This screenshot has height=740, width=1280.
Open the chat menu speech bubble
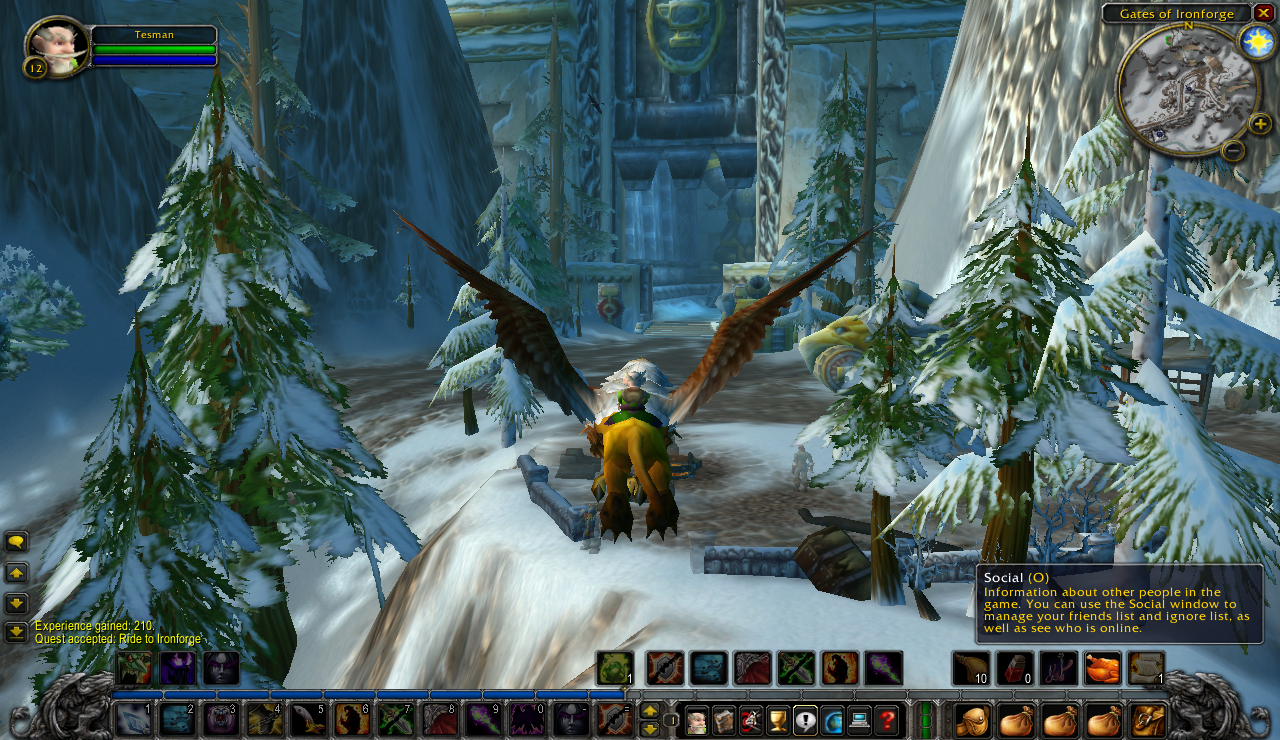click(x=16, y=542)
